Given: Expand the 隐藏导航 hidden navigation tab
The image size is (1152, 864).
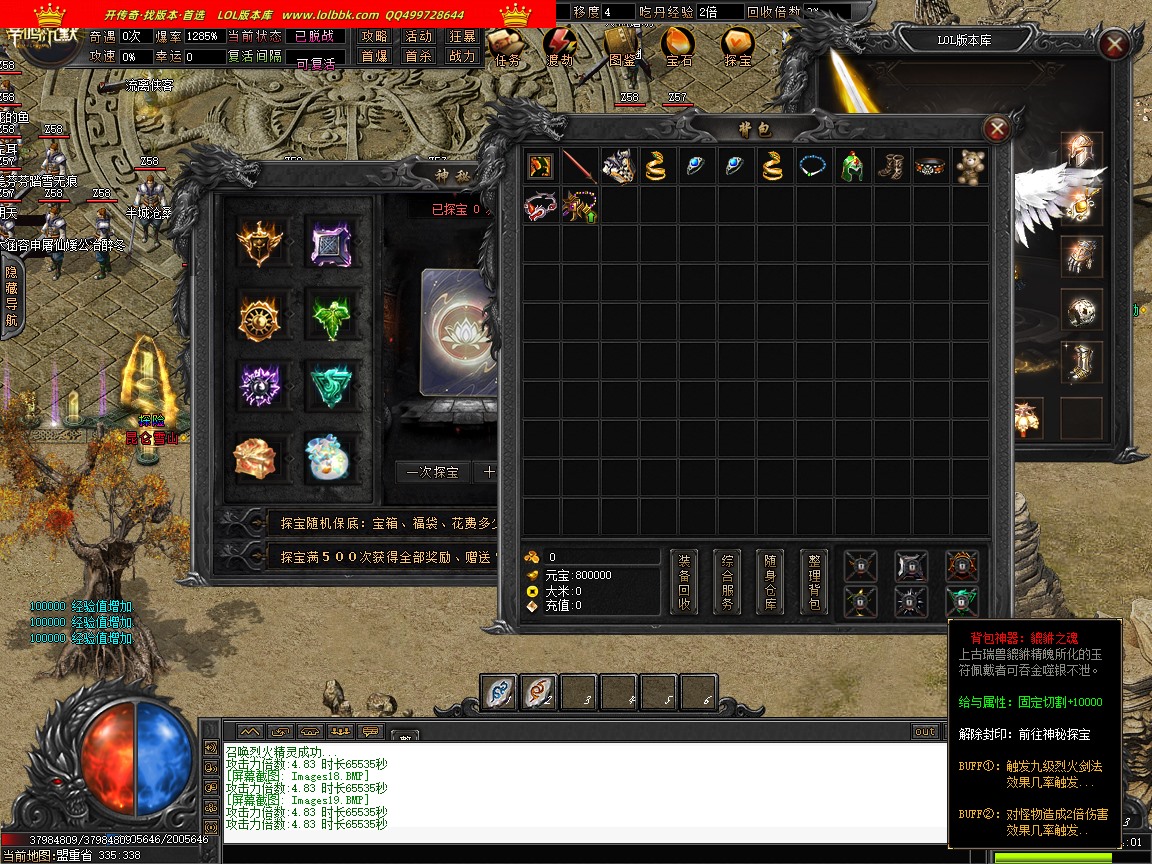Looking at the screenshot, I should 11,296.
